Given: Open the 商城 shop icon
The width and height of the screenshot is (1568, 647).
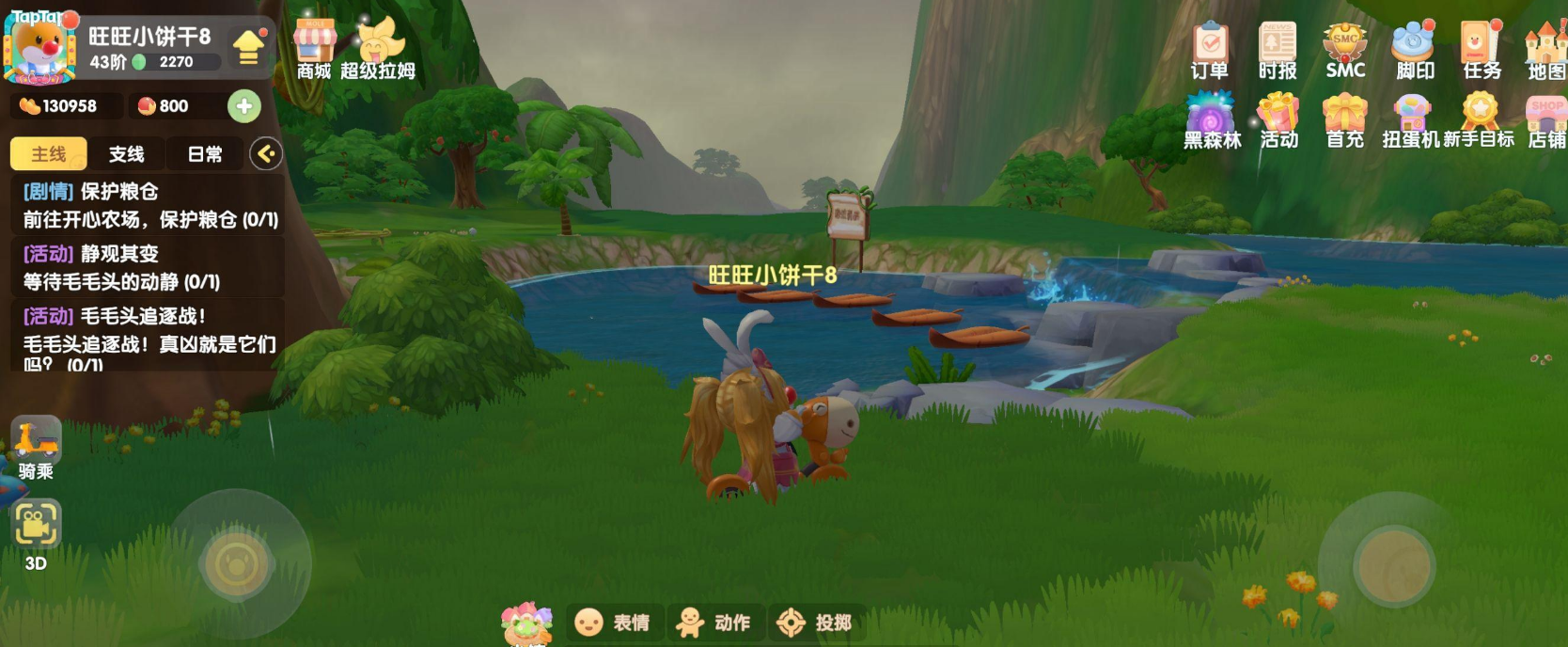Looking at the screenshot, I should 314,47.
